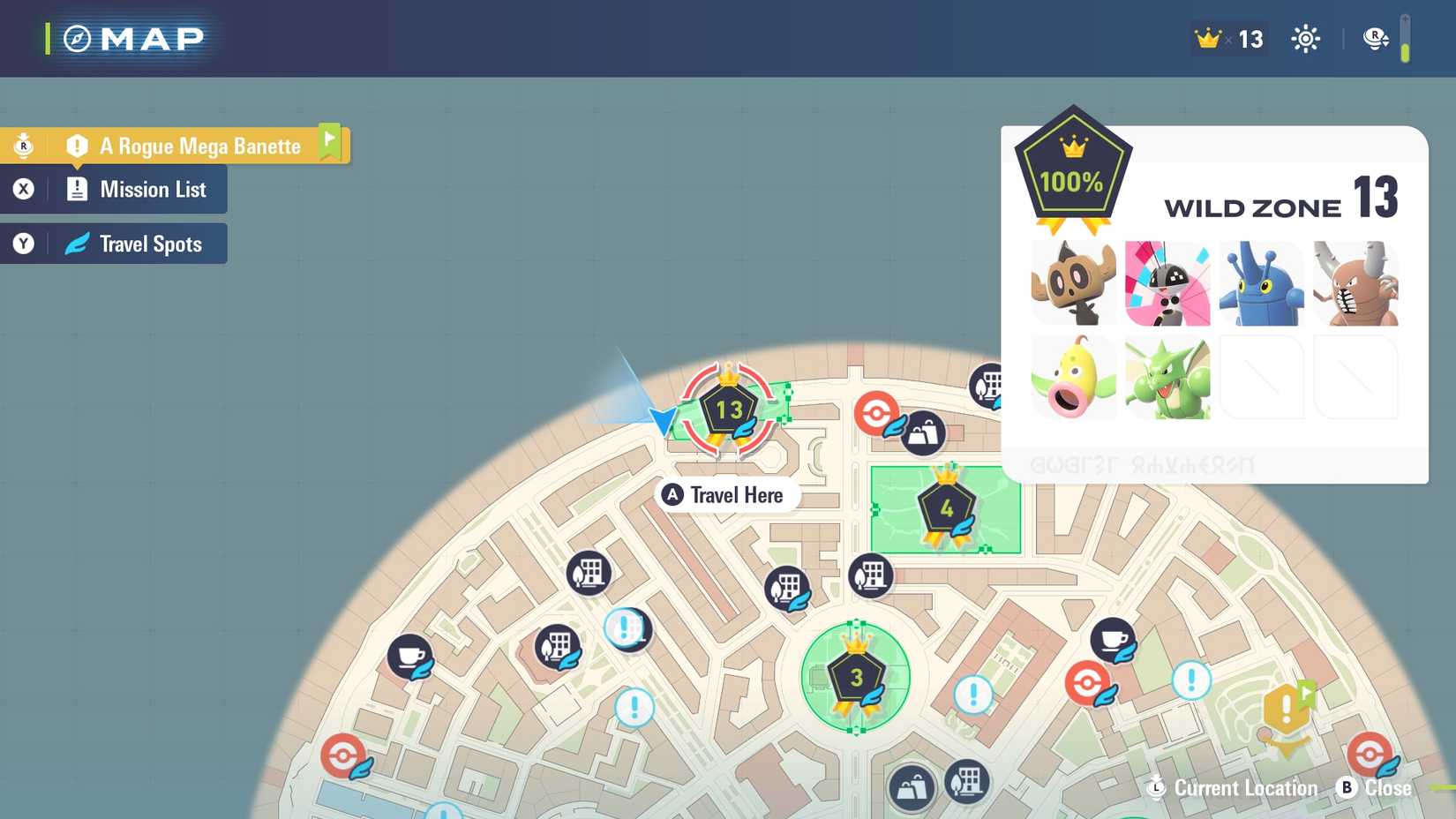Screen dimensions: 1456x819
Task: Click the compass MAP icon in the header
Action: point(75,38)
